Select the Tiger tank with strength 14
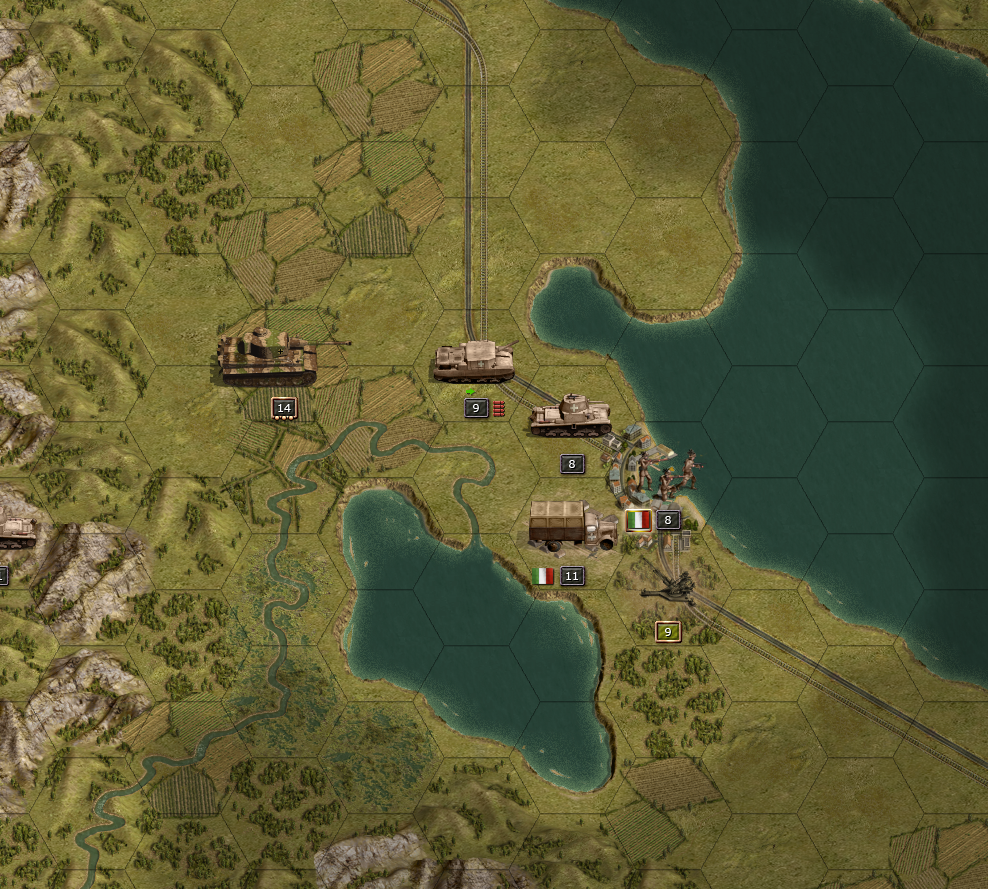 point(268,357)
